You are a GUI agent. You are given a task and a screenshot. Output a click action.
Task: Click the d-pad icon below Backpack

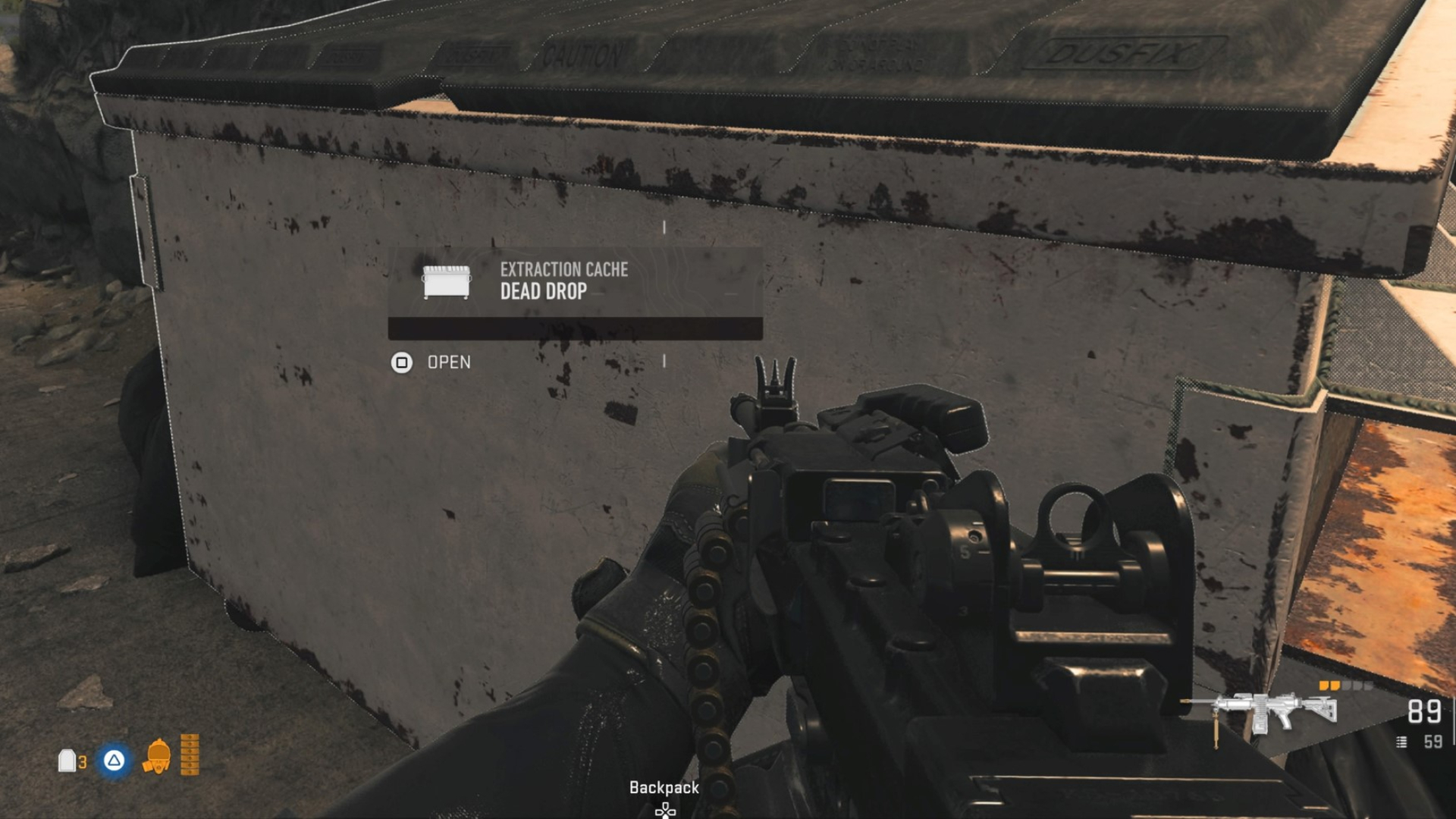664,811
